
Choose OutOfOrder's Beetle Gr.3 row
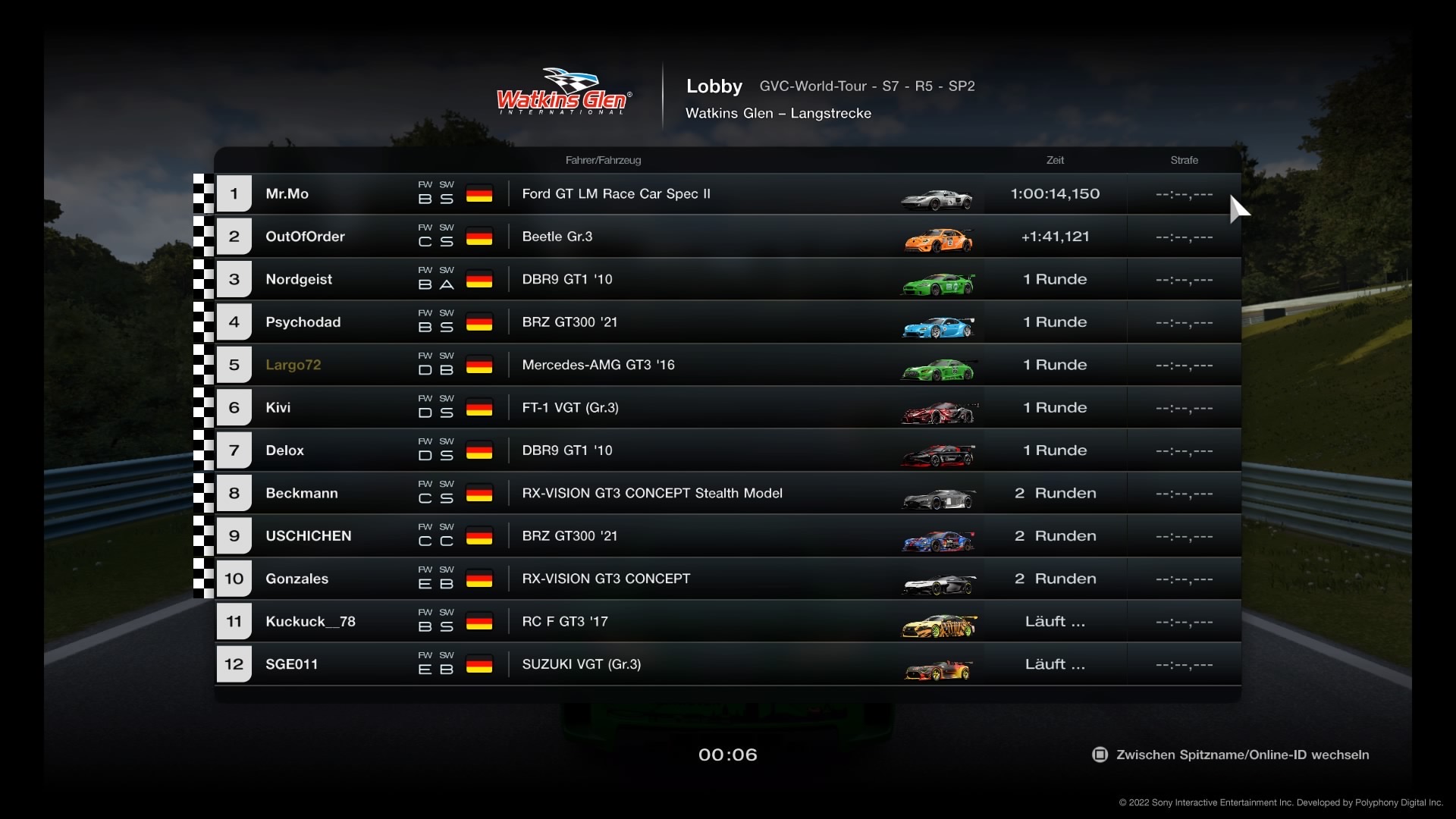(728, 237)
